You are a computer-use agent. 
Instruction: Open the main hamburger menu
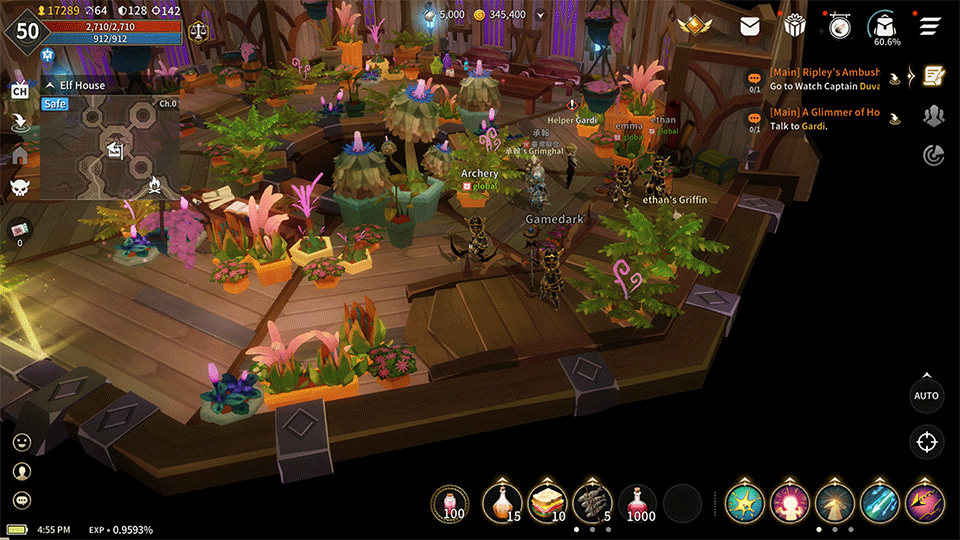(932, 27)
